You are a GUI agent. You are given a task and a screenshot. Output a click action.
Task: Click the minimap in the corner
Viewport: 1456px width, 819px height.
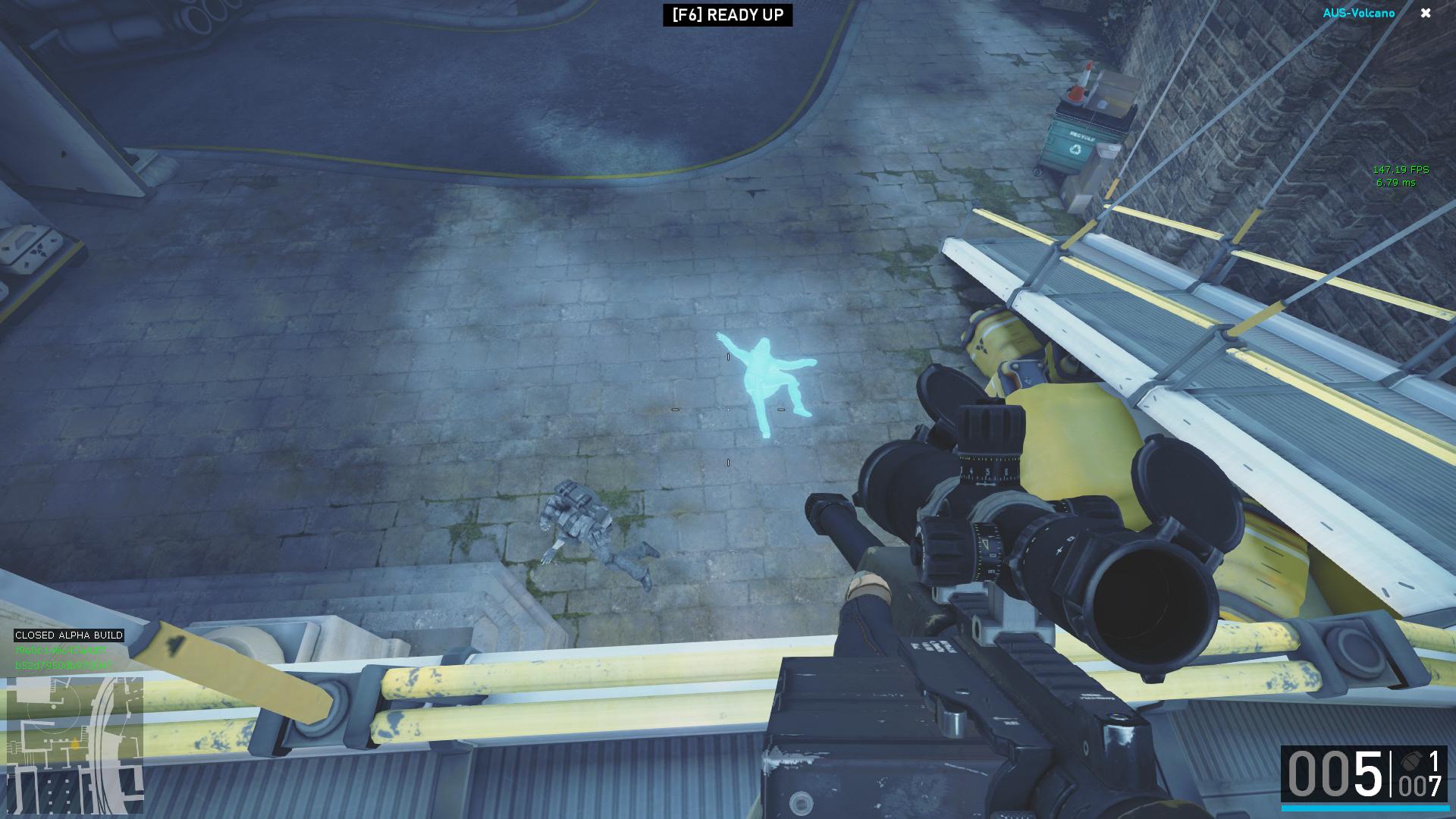click(74, 745)
